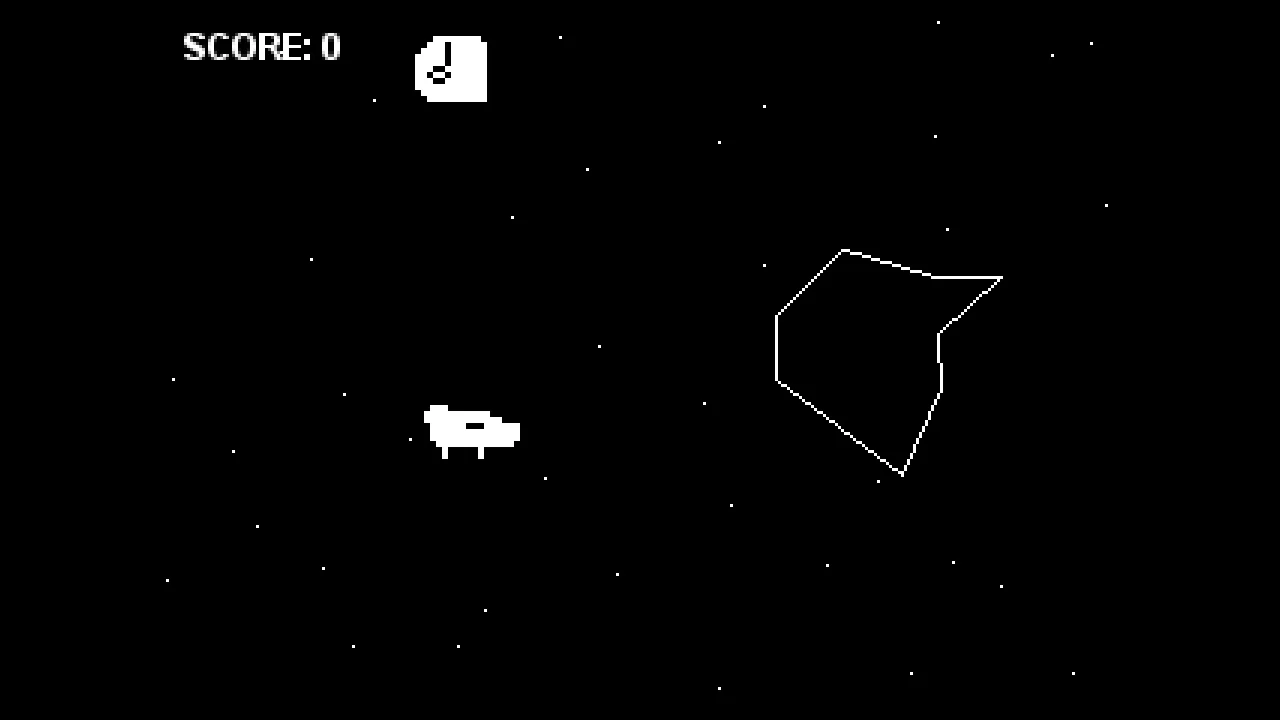Click the star left of the creature
The image size is (1280, 720).
(x=409, y=439)
